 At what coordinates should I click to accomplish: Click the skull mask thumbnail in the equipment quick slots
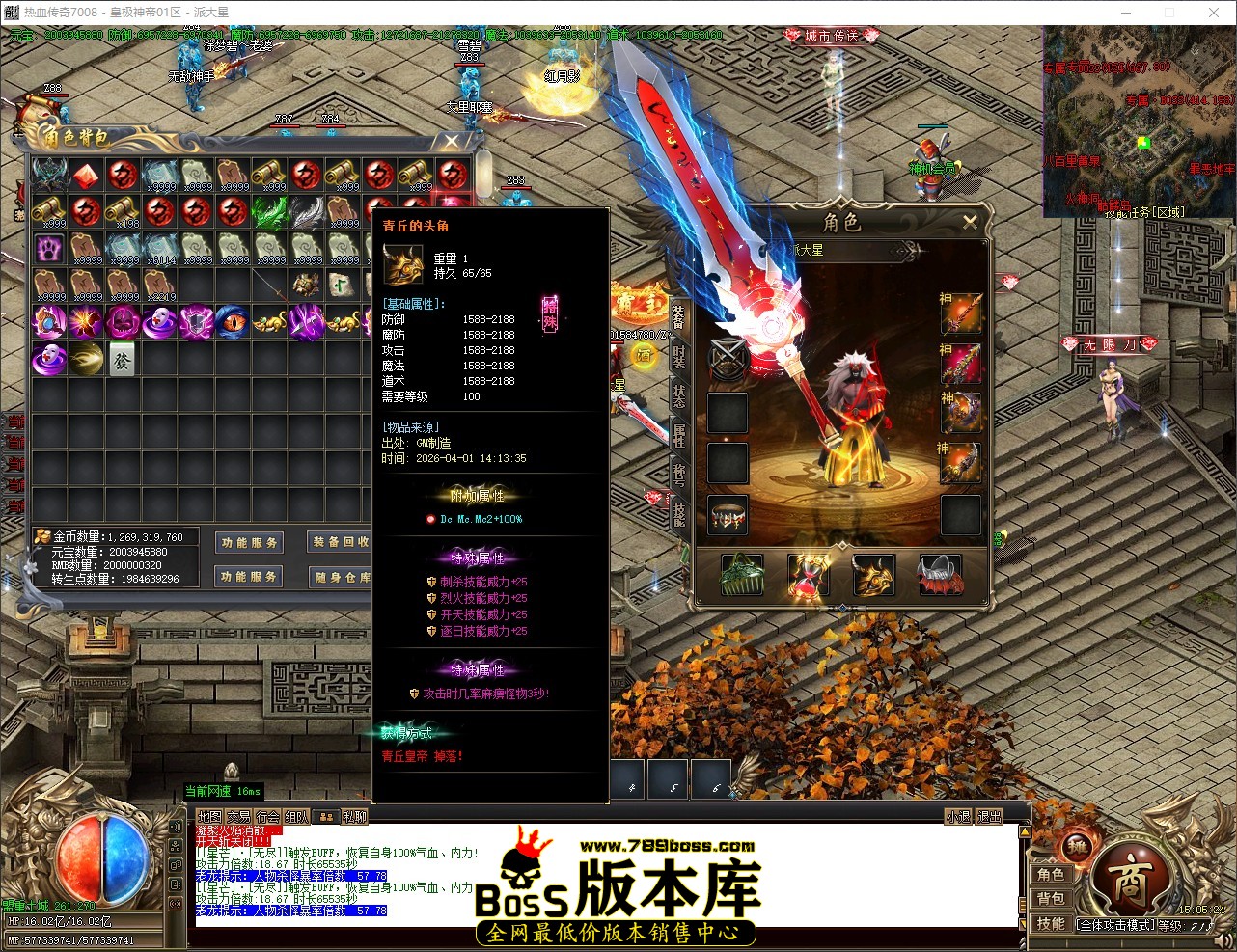[x=938, y=574]
